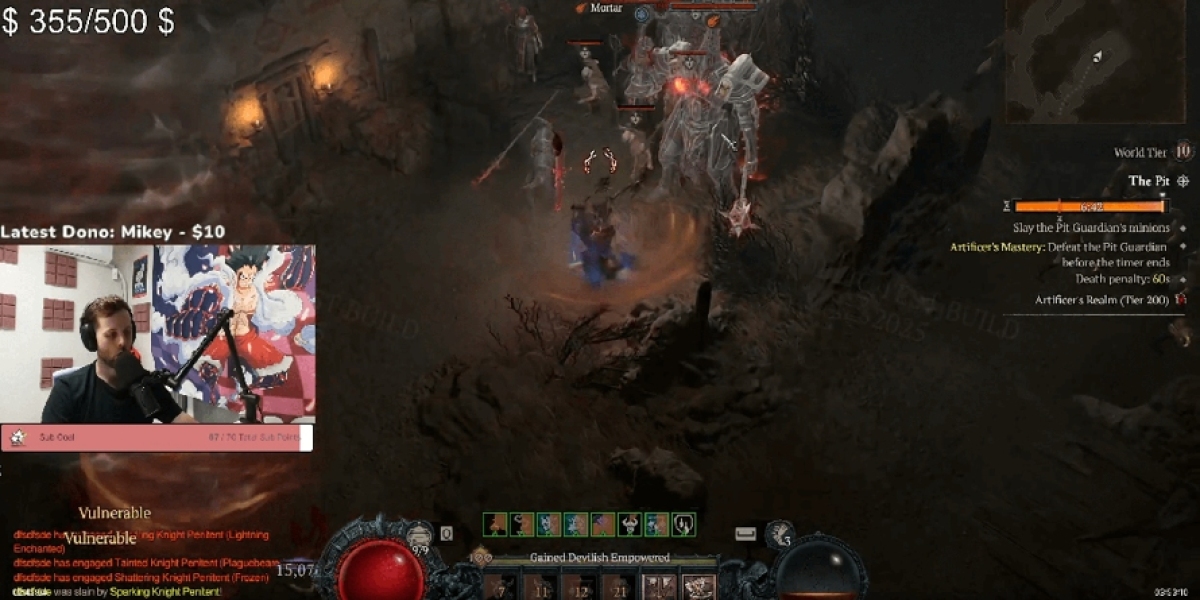1200x600 pixels.
Task: Select The Pit objective tracker title
Action: (x=1149, y=181)
